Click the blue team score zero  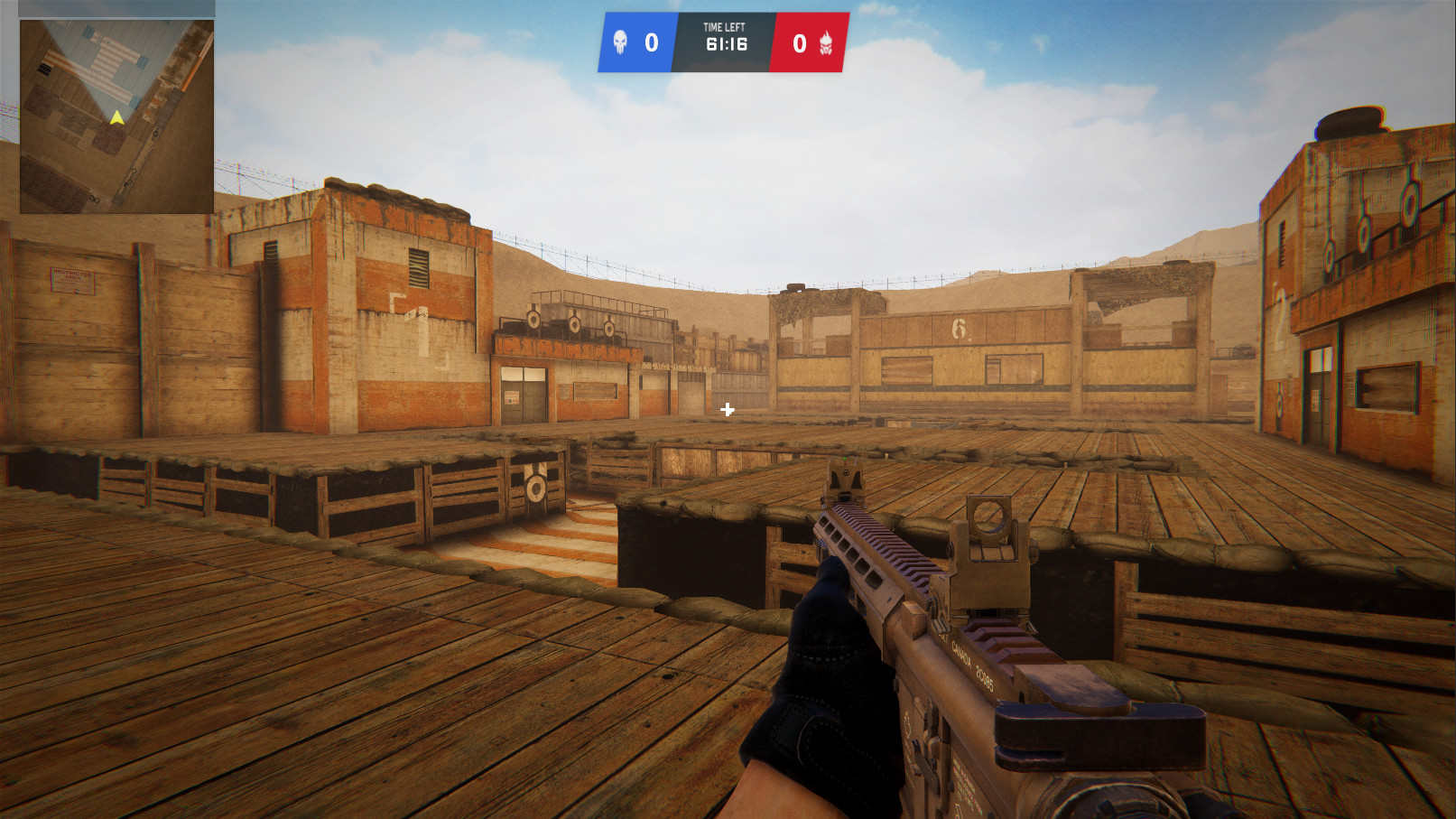(x=650, y=43)
